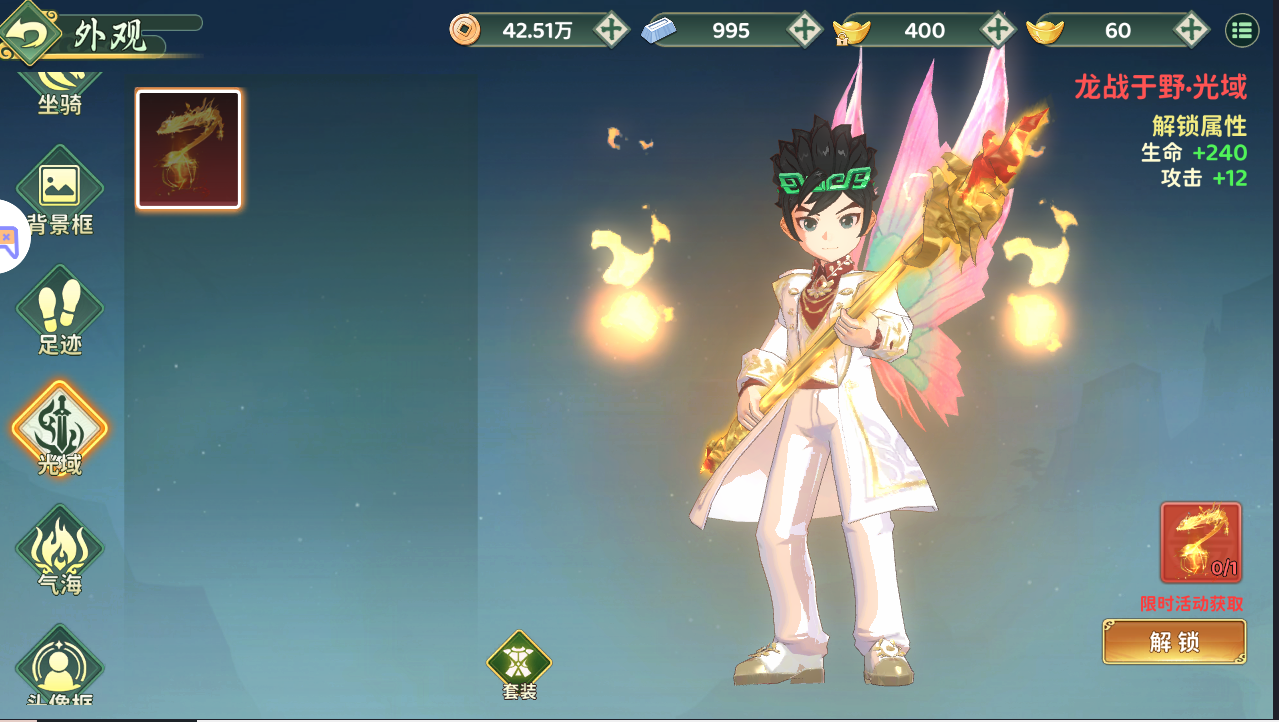The width and height of the screenshot is (1279, 722).
Task: Click the 解锁 unlock button
Action: click(x=1174, y=642)
